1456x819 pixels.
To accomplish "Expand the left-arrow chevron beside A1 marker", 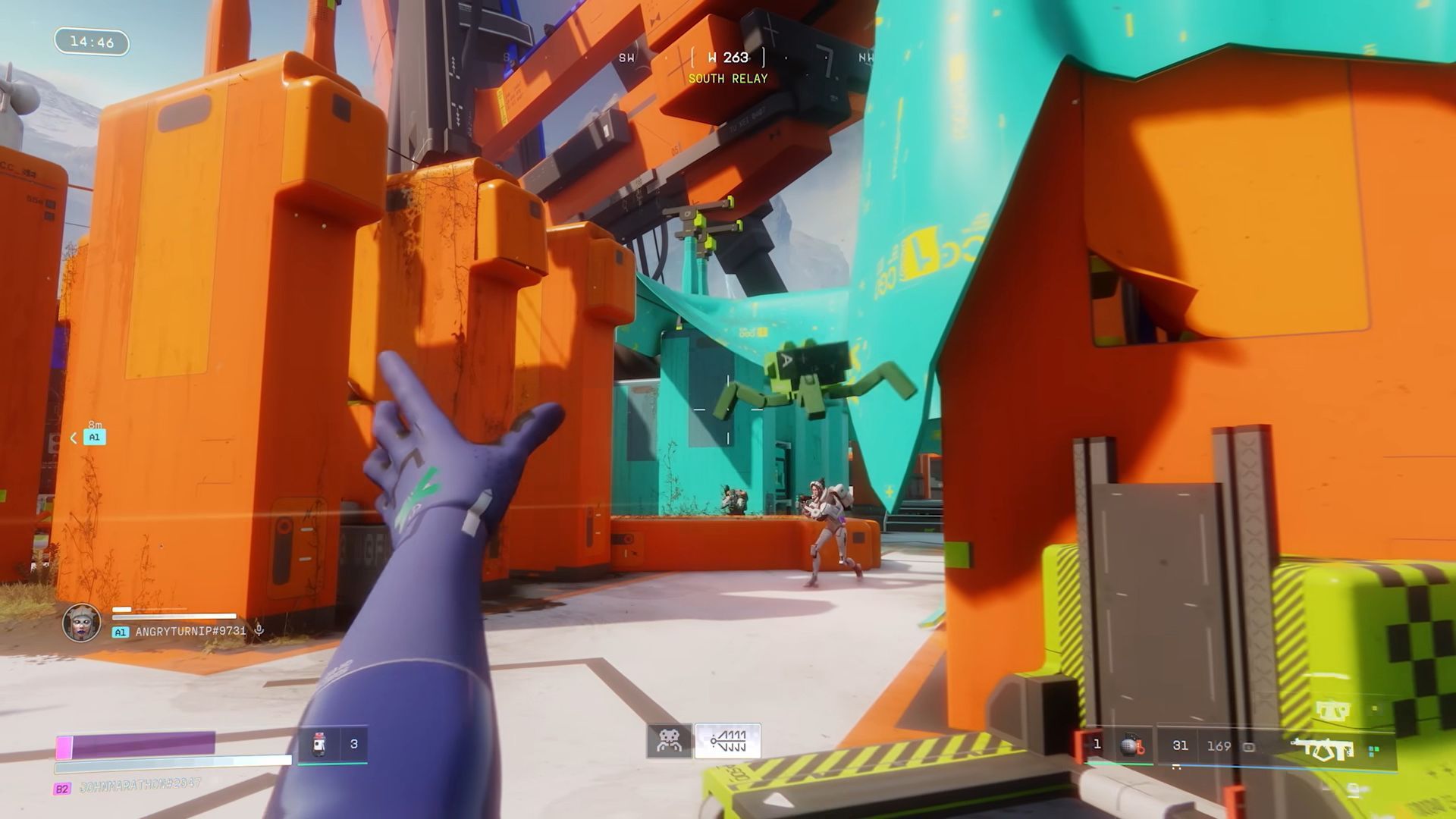I will tap(73, 437).
